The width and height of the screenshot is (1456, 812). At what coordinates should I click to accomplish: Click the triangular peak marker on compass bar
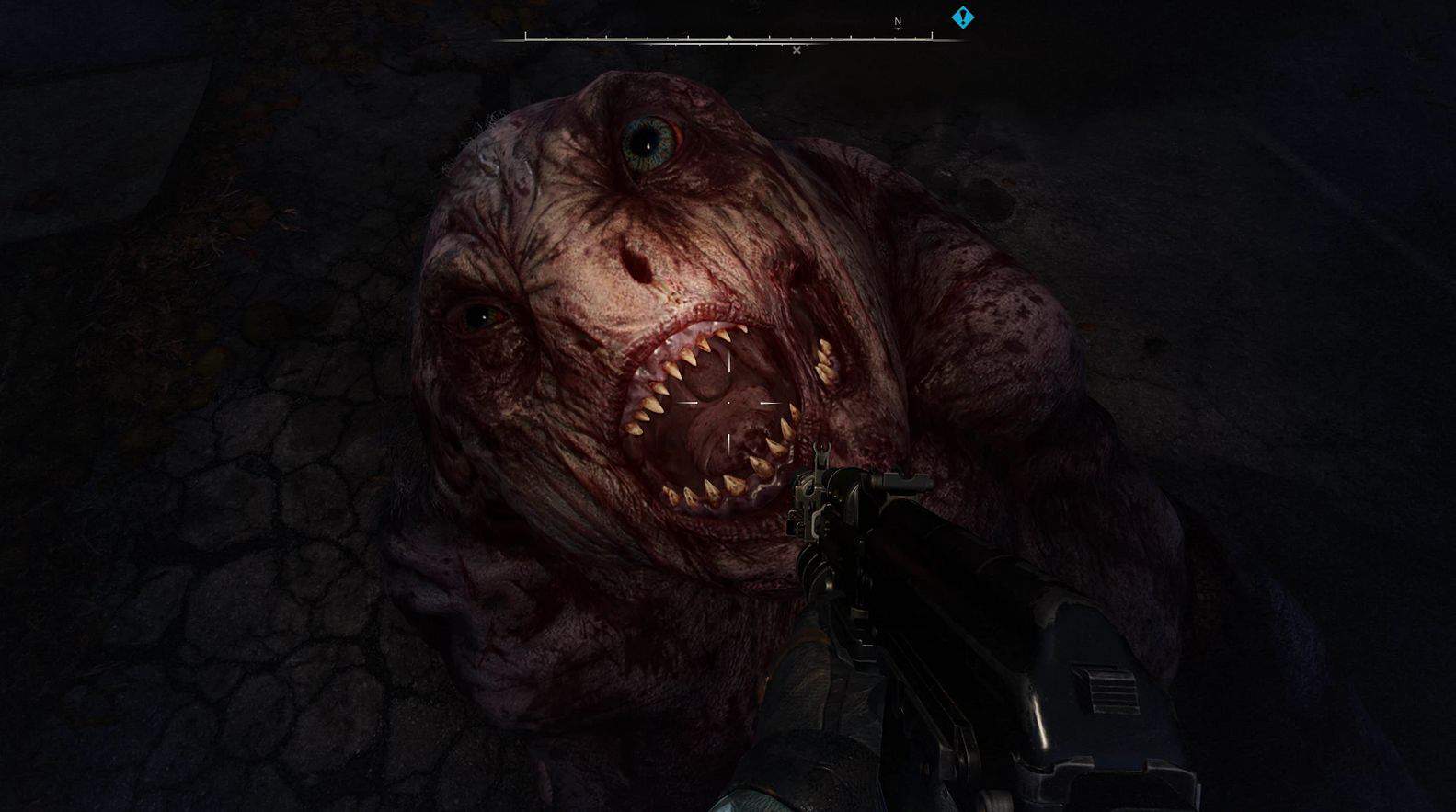pyautogui.click(x=728, y=38)
